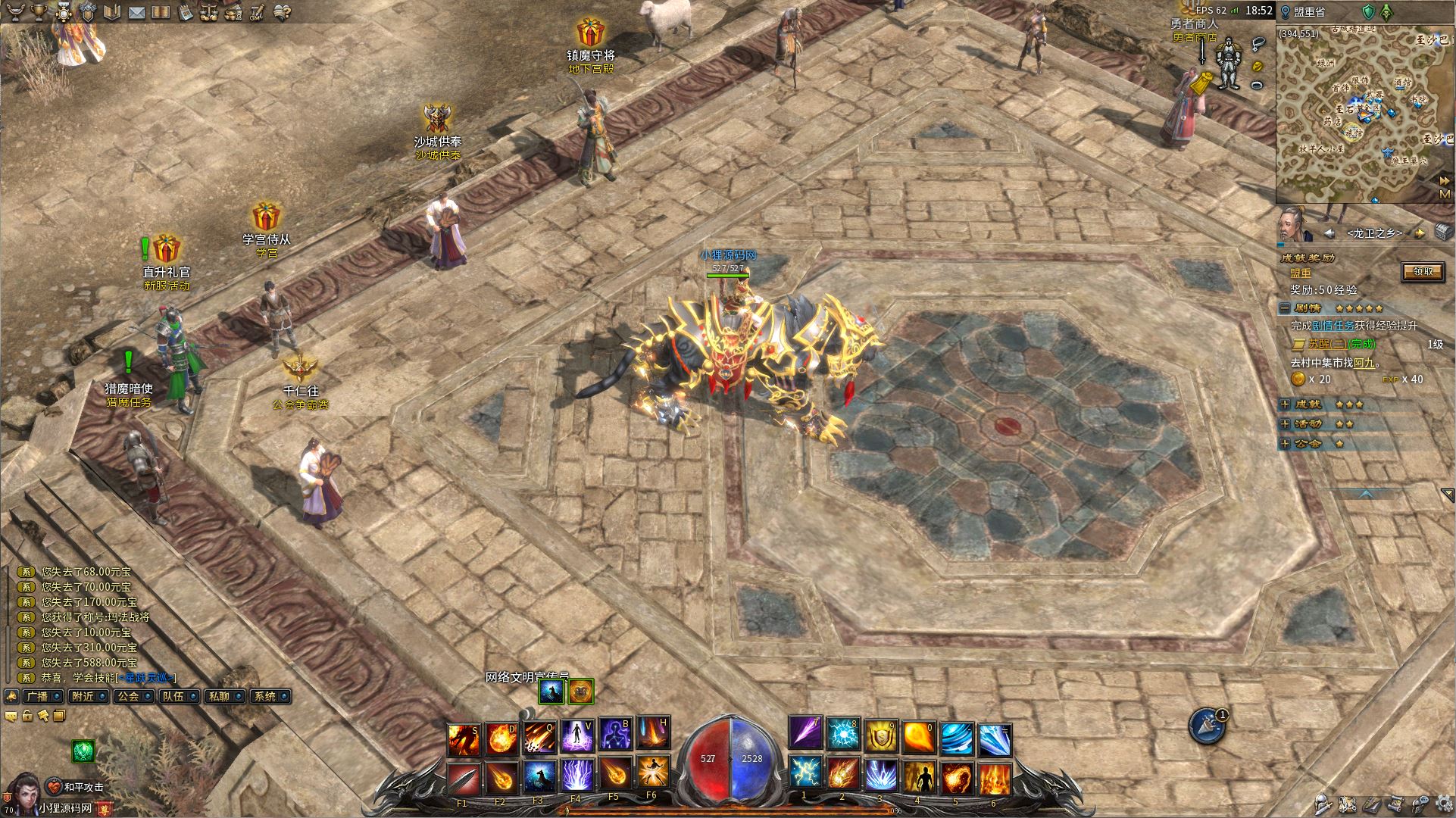The height and width of the screenshot is (818, 1456).
Task: Open the calendar events icon
Action: point(186,12)
